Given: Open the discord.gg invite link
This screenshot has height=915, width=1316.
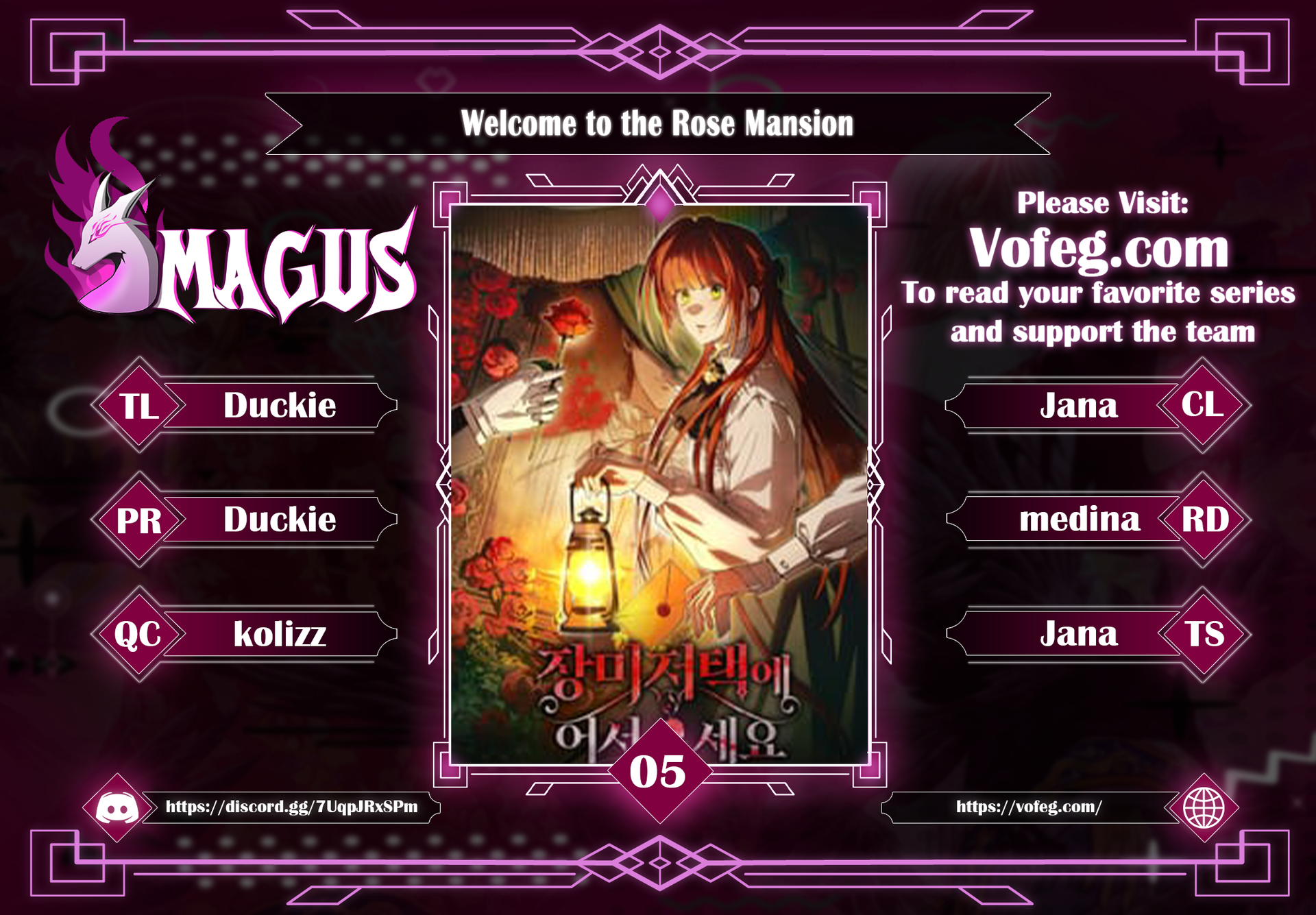Looking at the screenshot, I should [291, 807].
